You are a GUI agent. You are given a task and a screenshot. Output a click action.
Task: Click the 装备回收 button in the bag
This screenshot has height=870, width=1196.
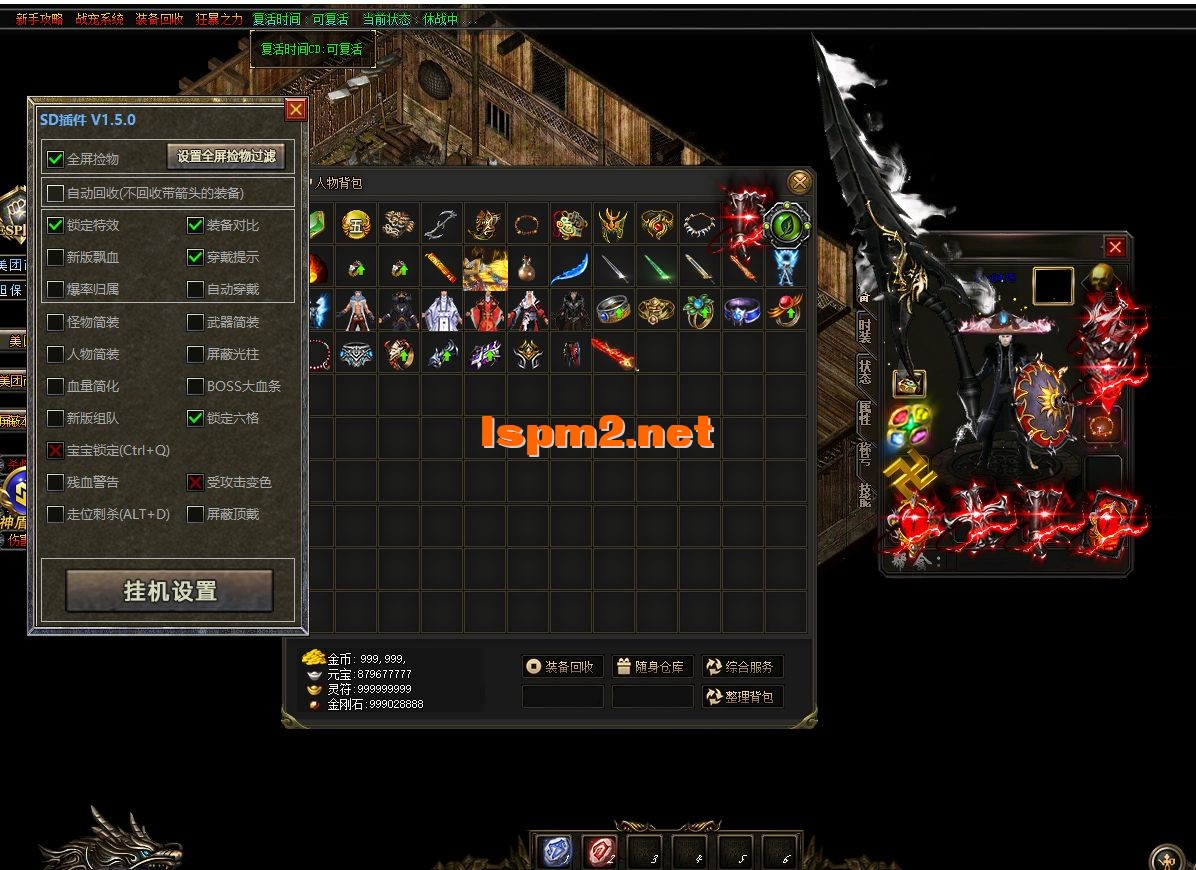click(x=563, y=667)
